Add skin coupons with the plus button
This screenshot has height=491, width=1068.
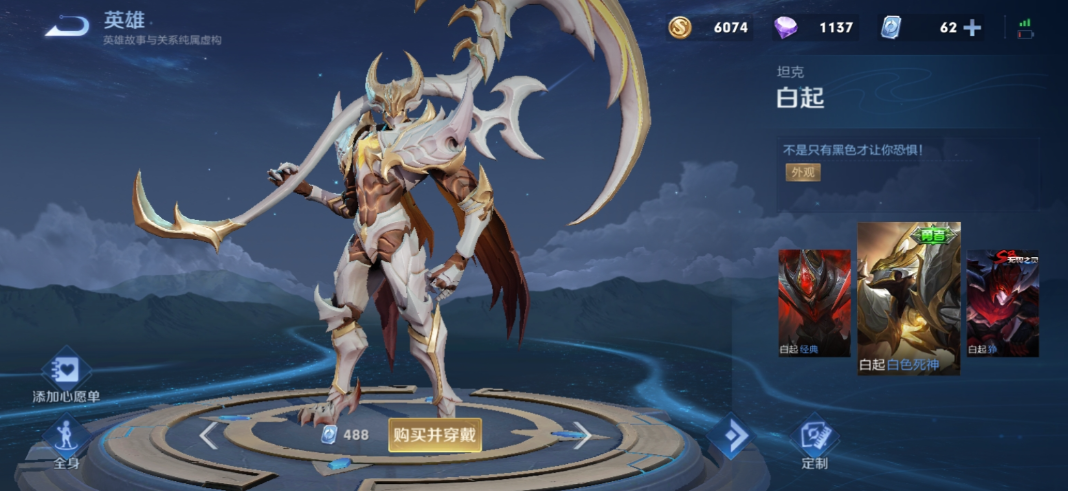pos(972,28)
